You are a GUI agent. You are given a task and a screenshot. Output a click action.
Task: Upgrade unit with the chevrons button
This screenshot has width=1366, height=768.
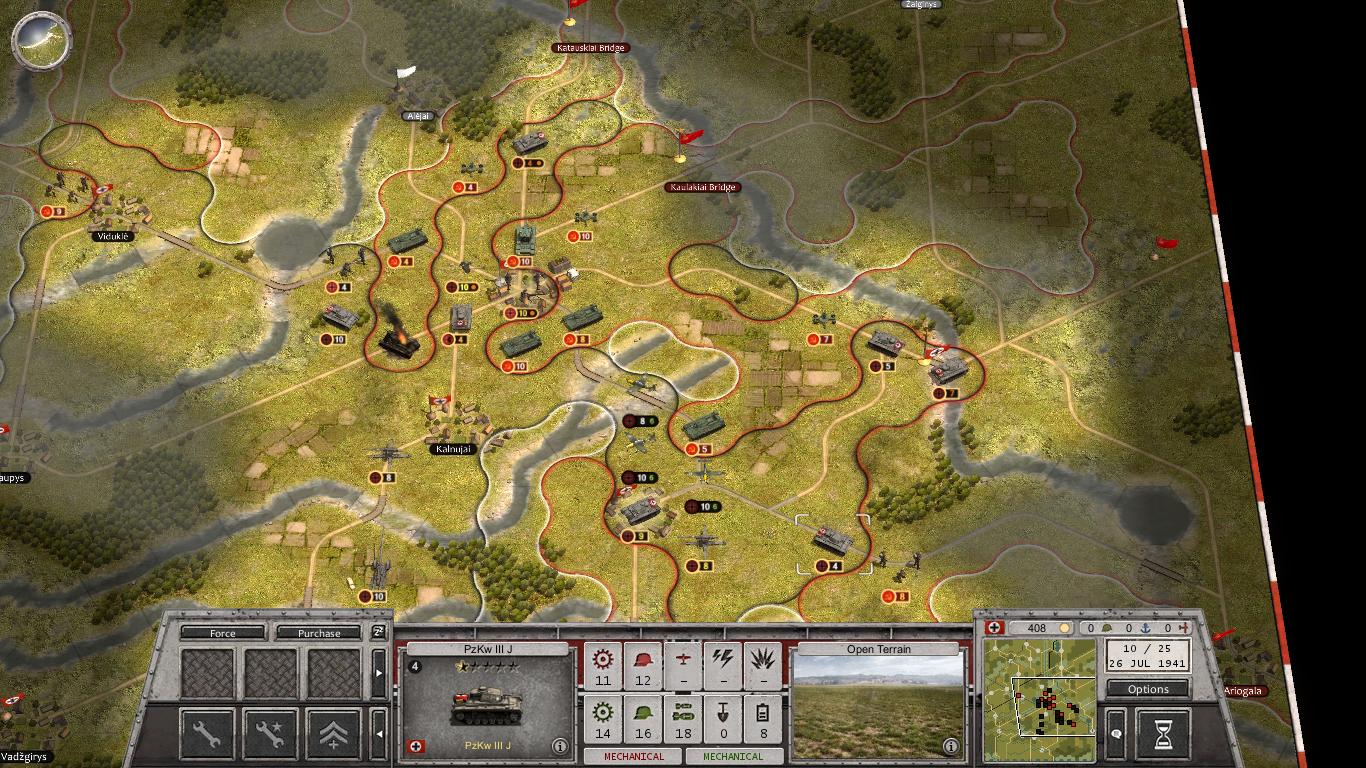[333, 735]
